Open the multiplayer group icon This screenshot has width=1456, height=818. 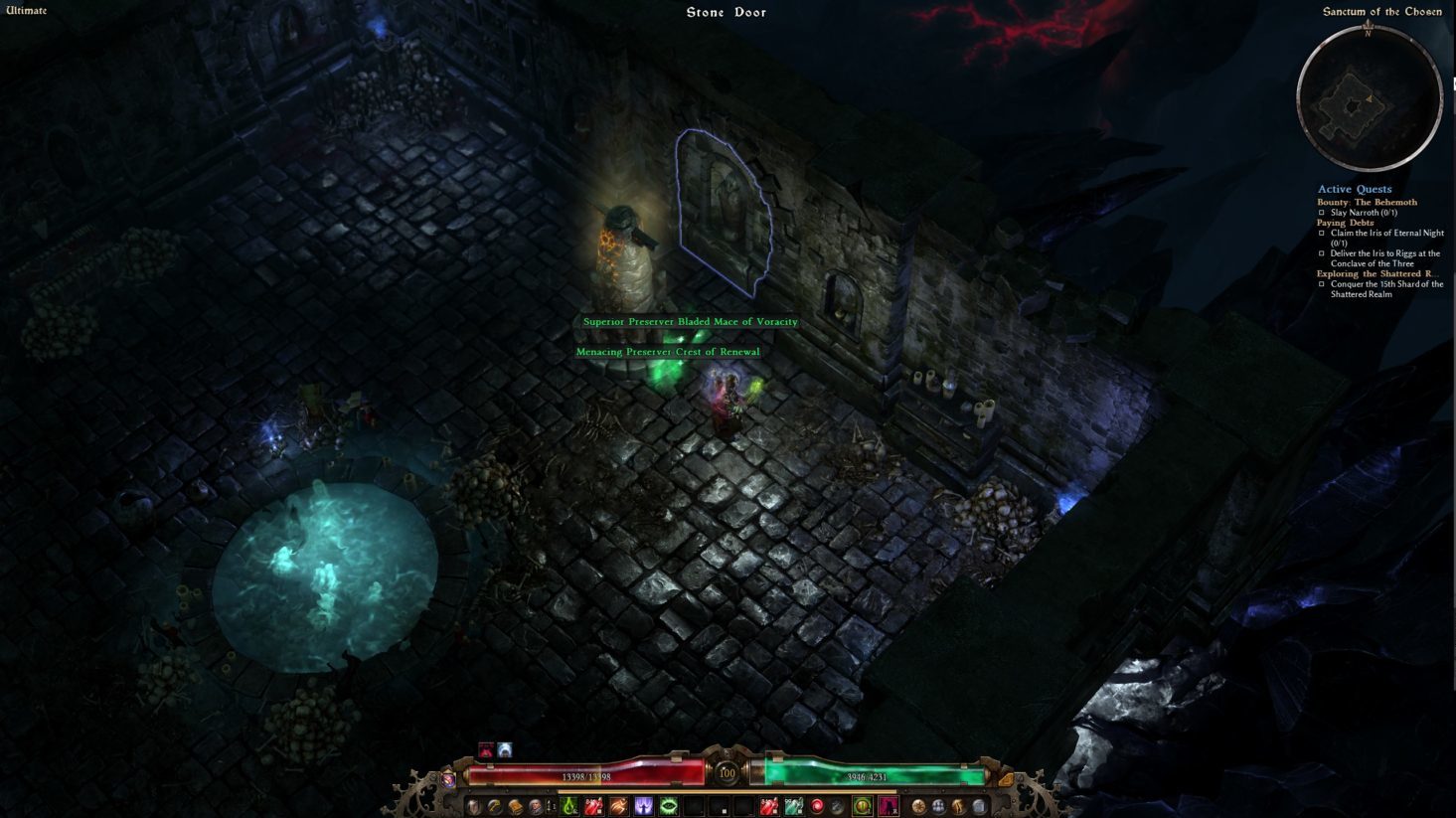pyautogui.click(x=937, y=806)
